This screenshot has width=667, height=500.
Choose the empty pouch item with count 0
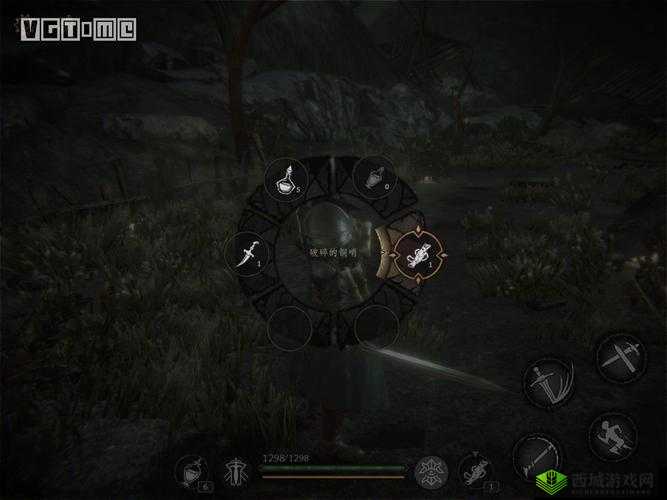click(x=376, y=182)
